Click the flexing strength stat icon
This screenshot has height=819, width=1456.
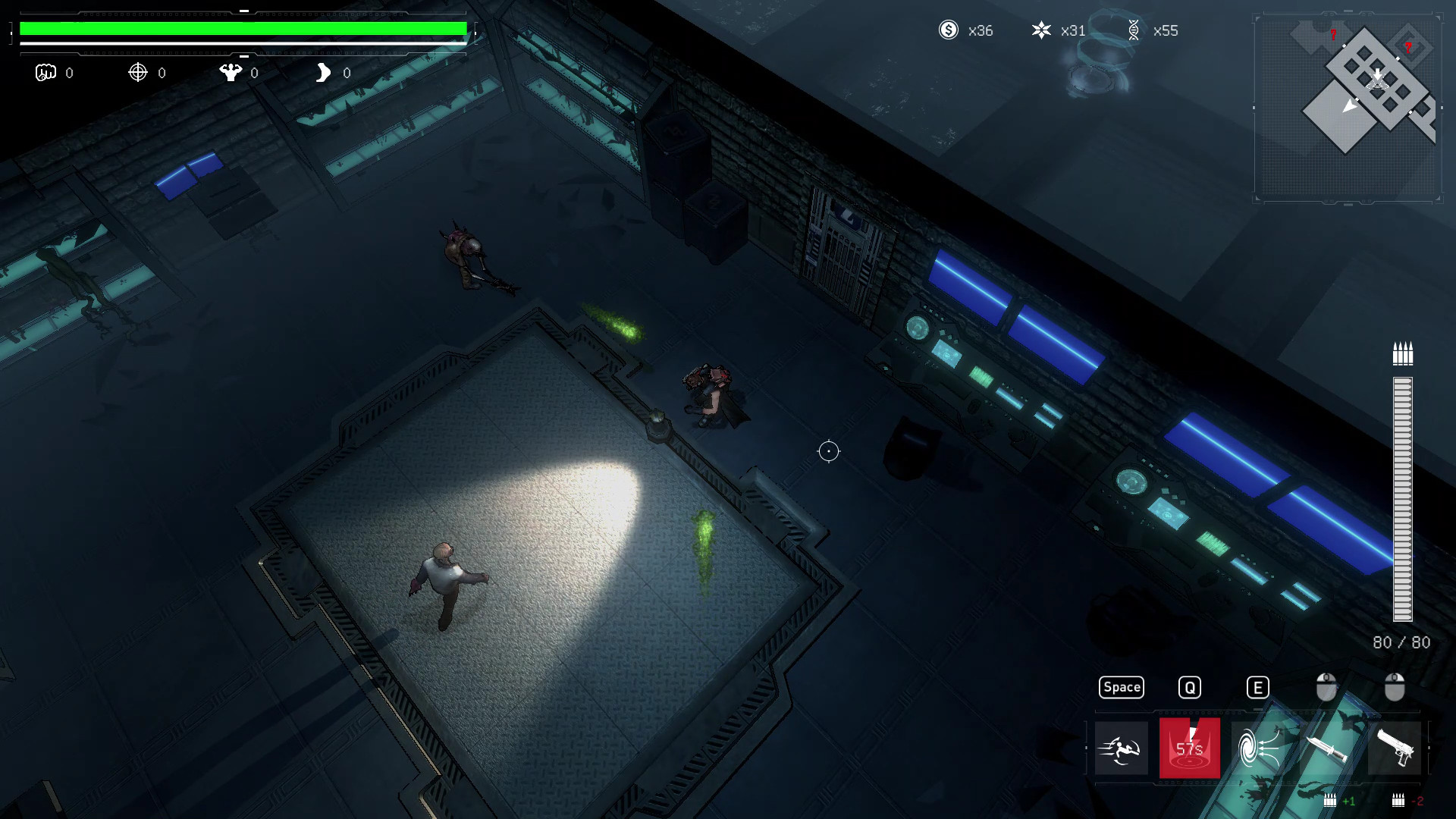coord(231,73)
